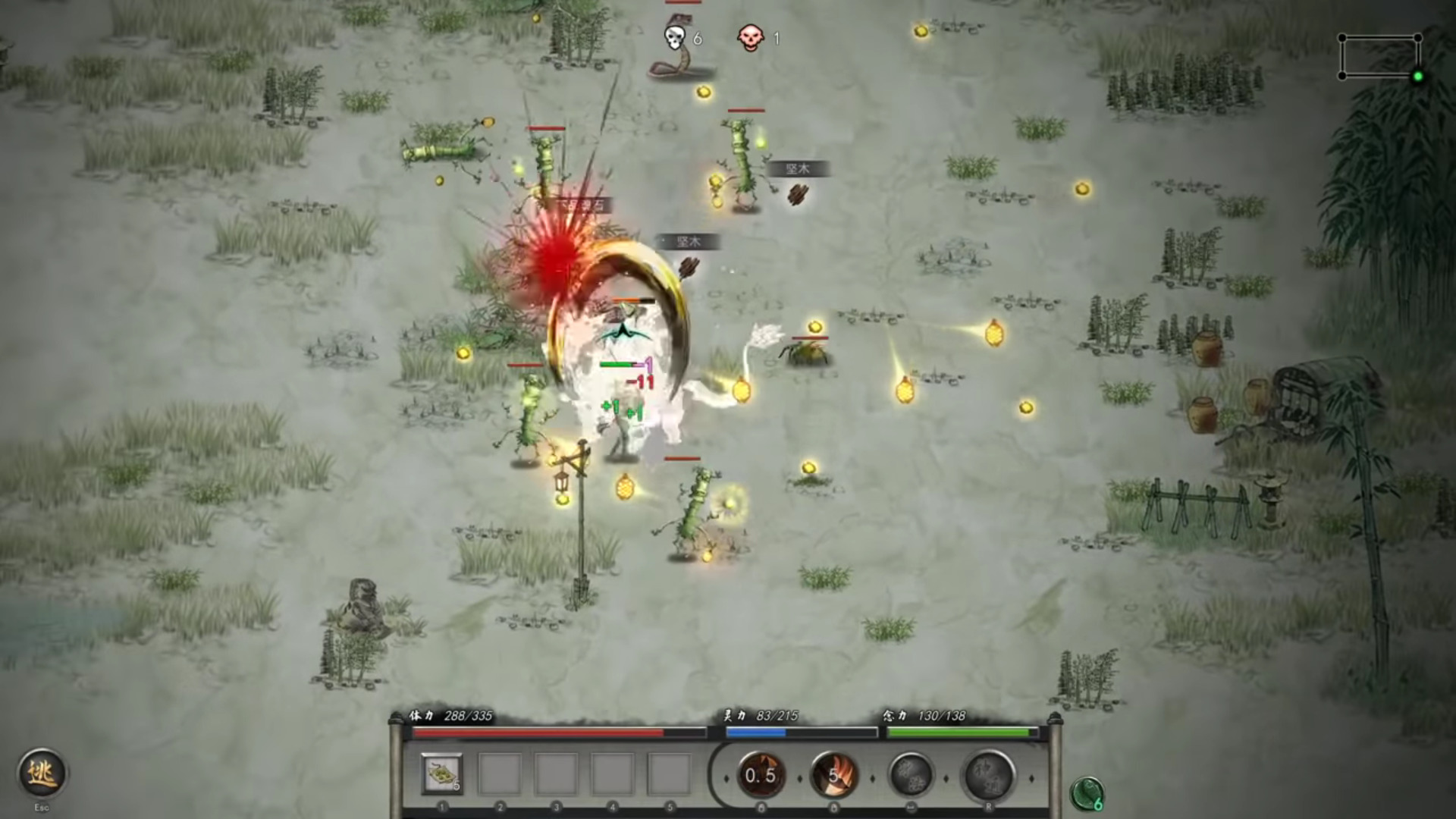Select the flame claw skill with 5 charges

tap(836, 774)
